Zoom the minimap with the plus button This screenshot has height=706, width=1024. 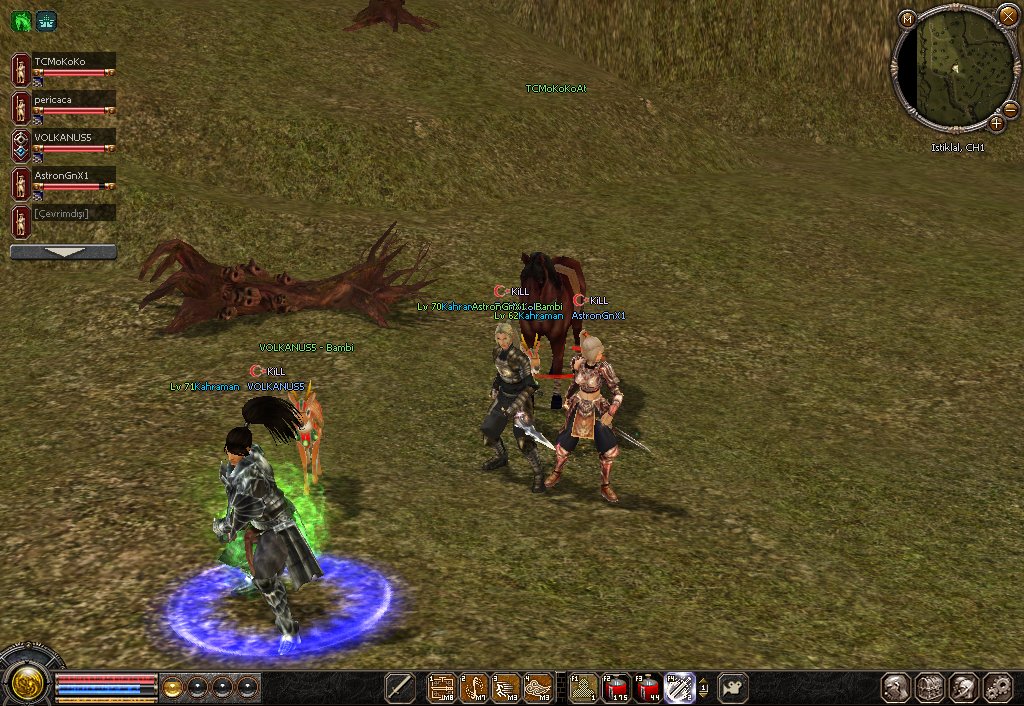click(x=996, y=123)
